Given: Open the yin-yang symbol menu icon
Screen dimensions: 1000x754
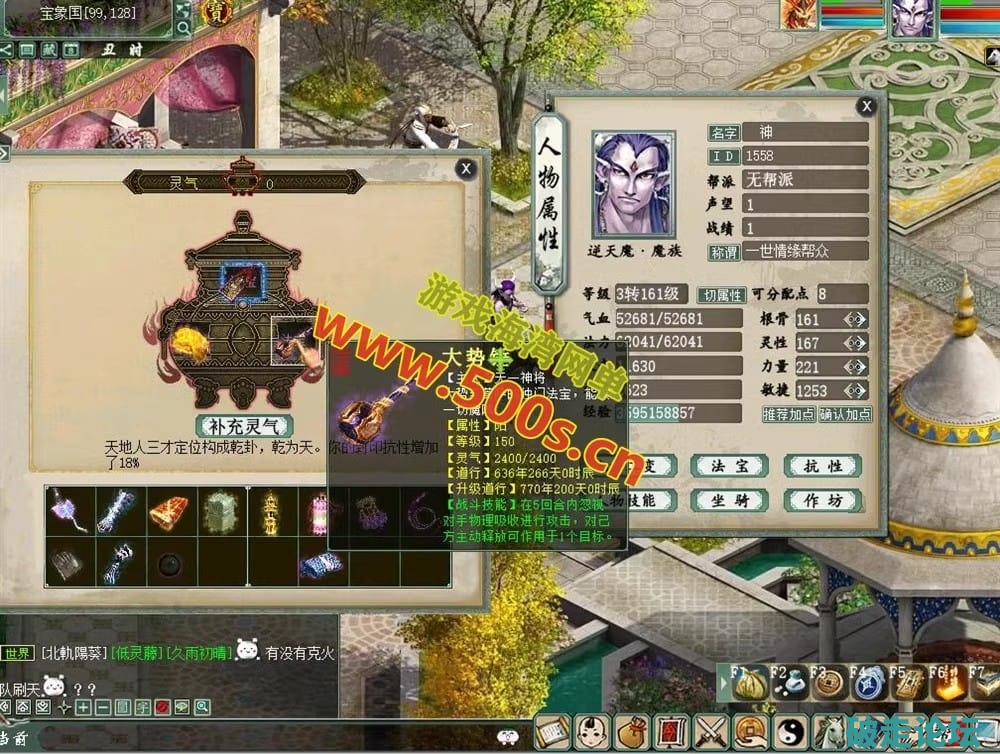Looking at the screenshot, I should [x=790, y=731].
